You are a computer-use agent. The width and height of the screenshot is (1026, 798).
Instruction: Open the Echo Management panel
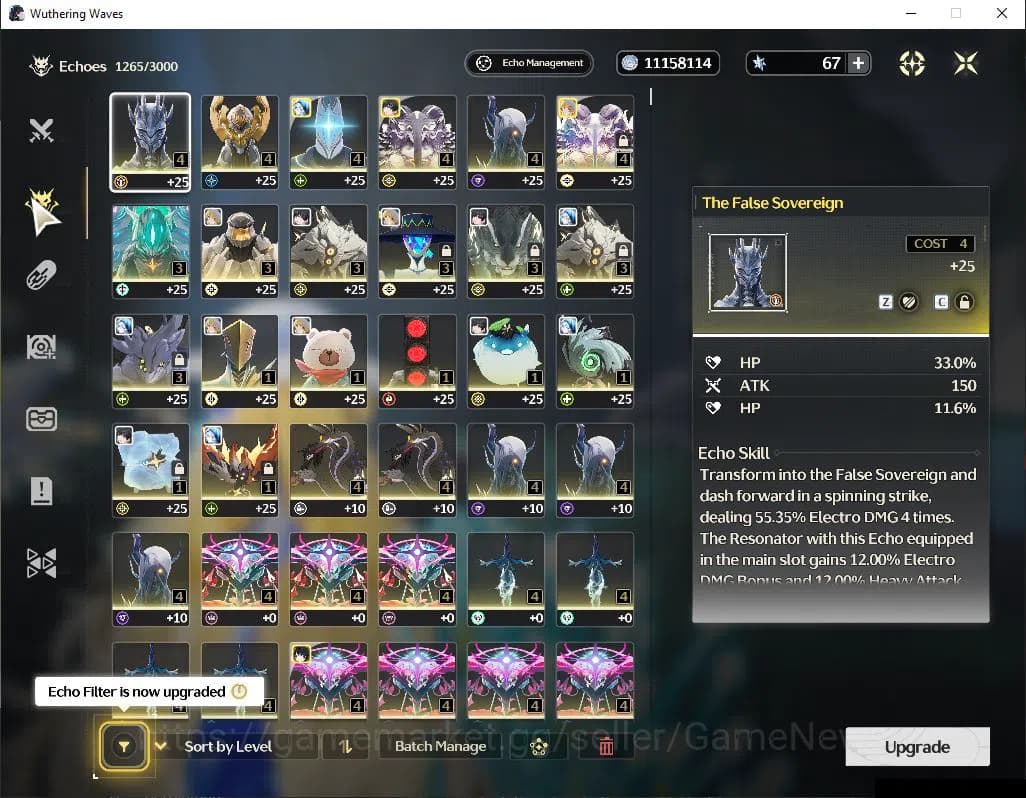[x=529, y=63]
